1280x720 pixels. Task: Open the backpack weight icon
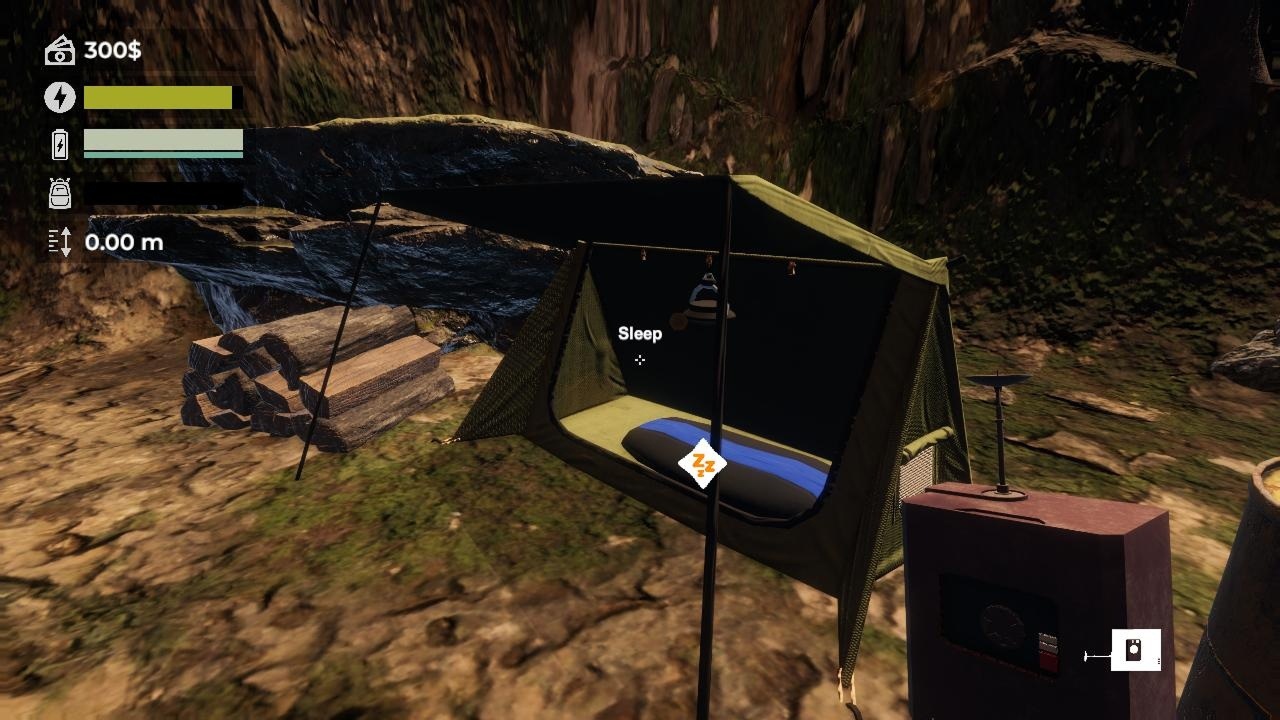(58, 194)
